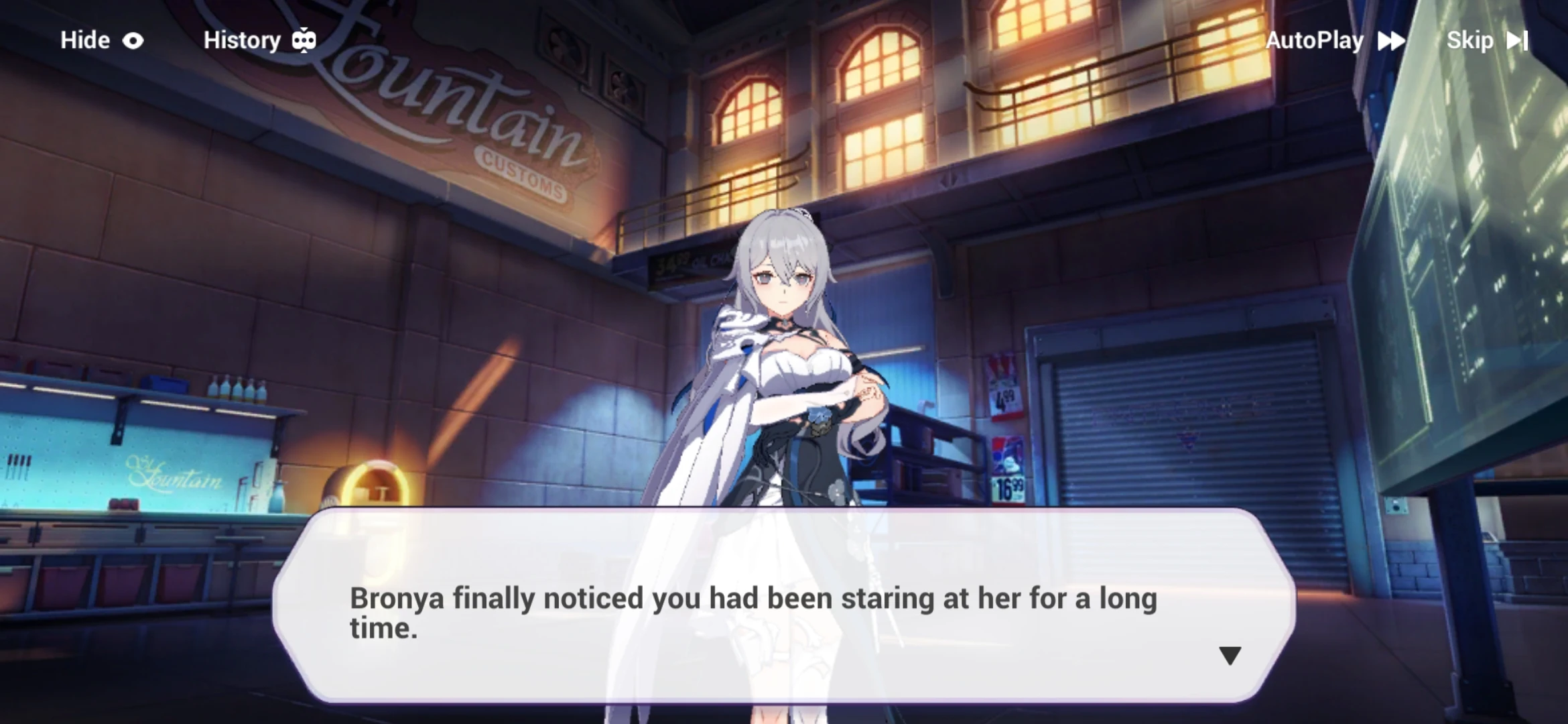Select the Hide eye icon to conceal UI
The height and width of the screenshot is (724, 1568).
pos(133,40)
